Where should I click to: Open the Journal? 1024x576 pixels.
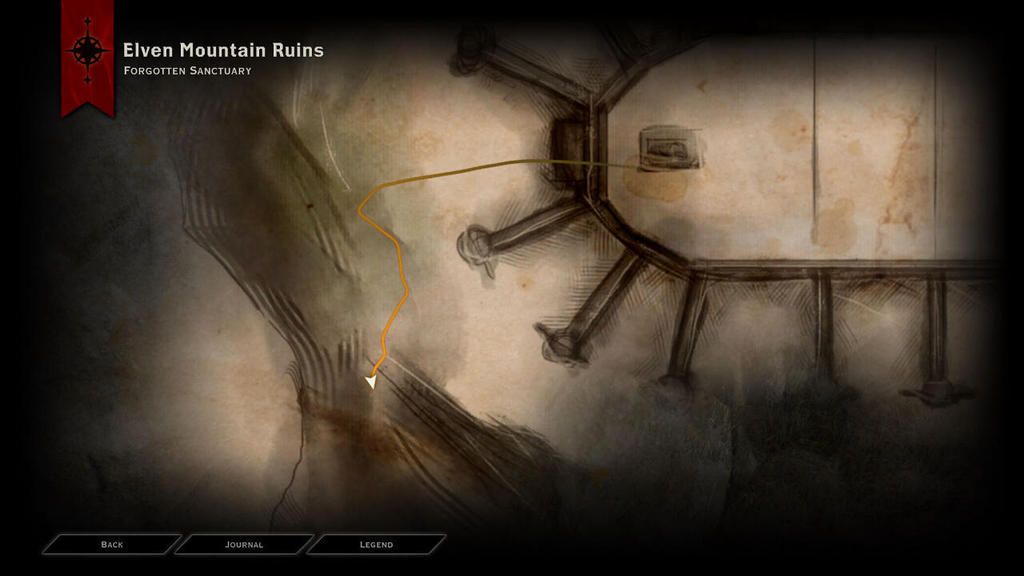pyautogui.click(x=244, y=544)
